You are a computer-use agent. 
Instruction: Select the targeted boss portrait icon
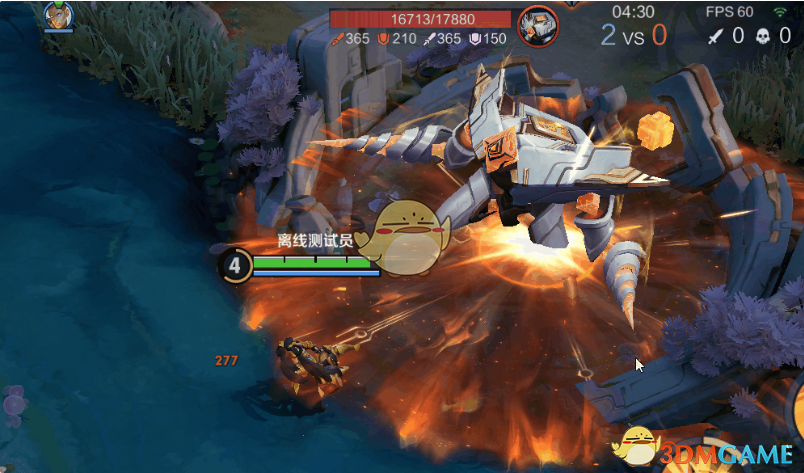click(538, 22)
